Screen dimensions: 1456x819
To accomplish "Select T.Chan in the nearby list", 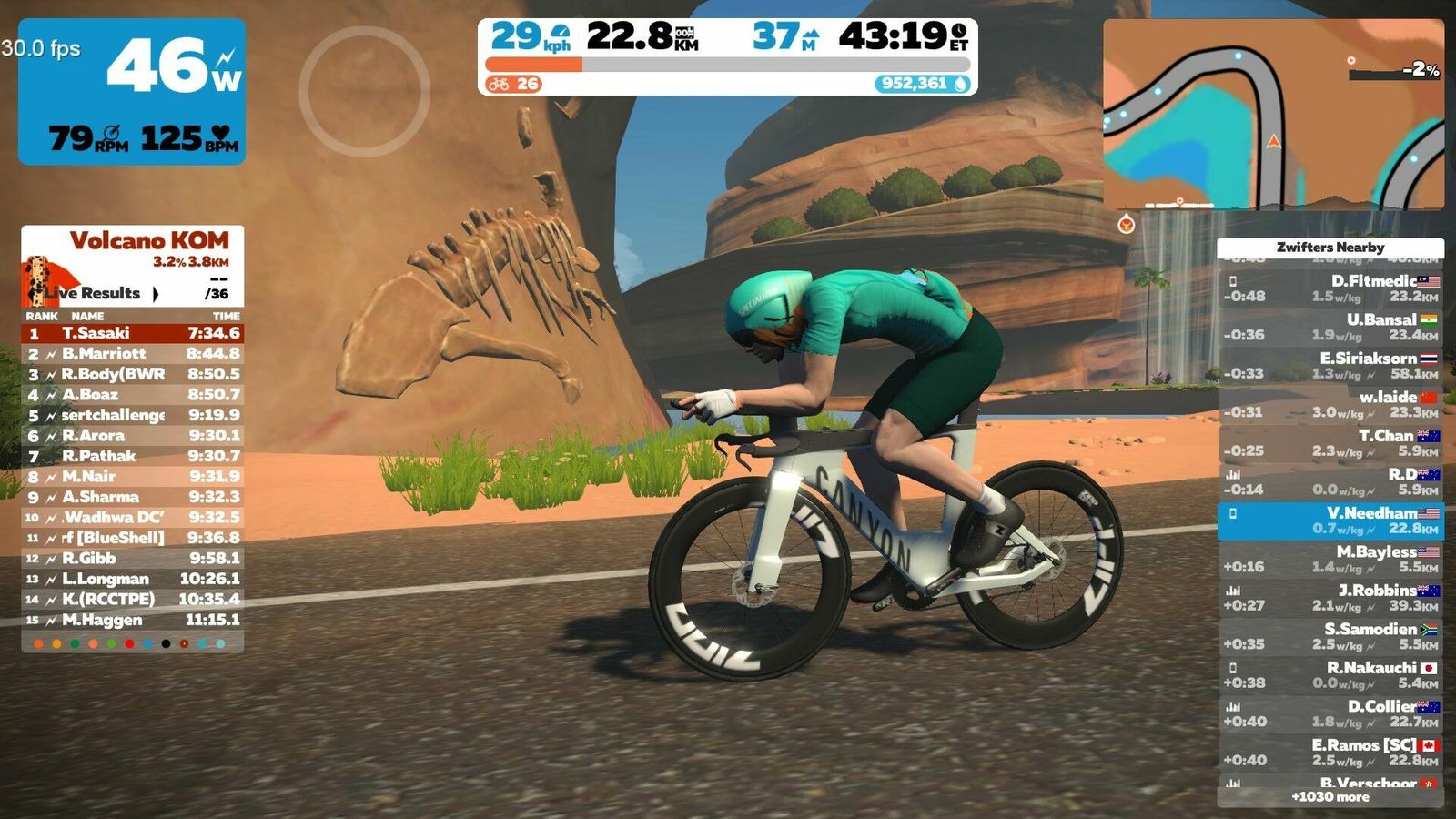I will click(1330, 443).
